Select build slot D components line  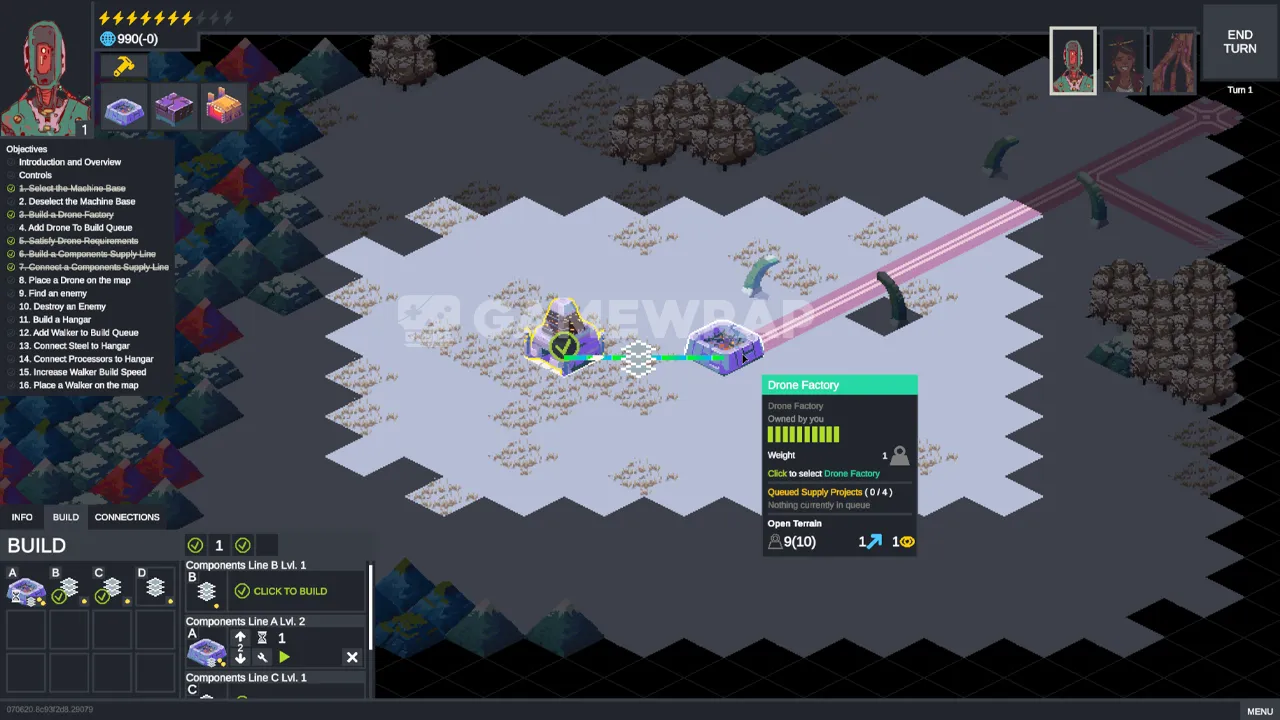154,588
